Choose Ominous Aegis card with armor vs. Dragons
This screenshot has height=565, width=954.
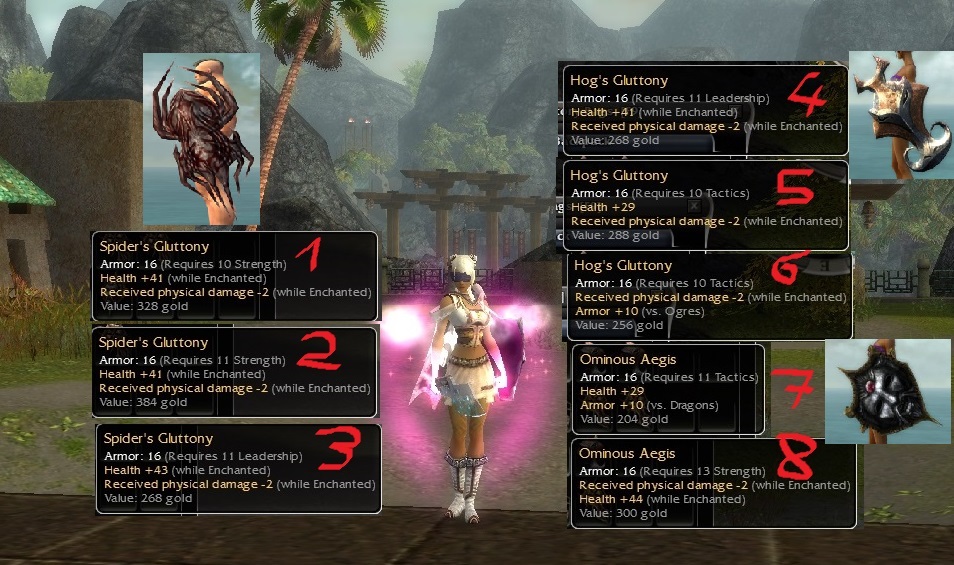(668, 388)
